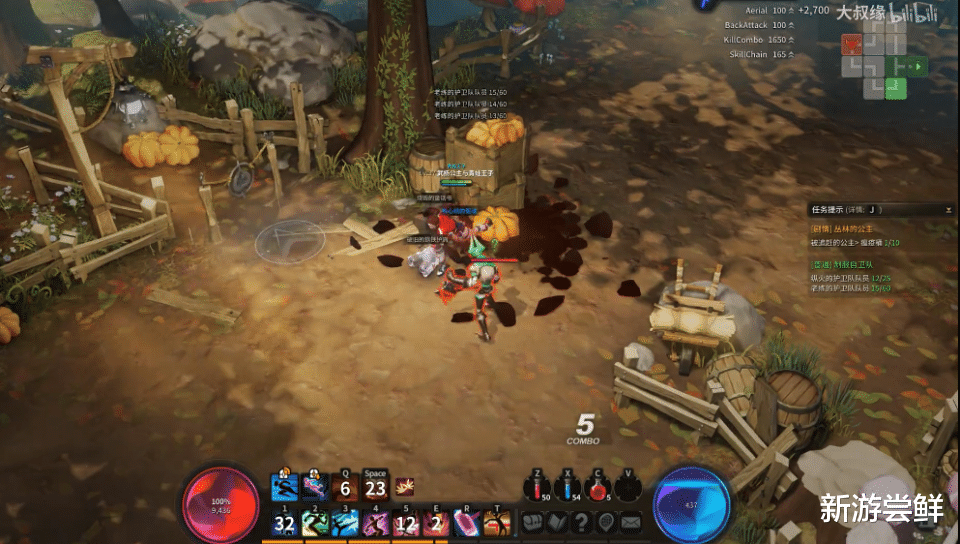Open the mail envelope button
This screenshot has height=544, width=960.
tap(630, 522)
